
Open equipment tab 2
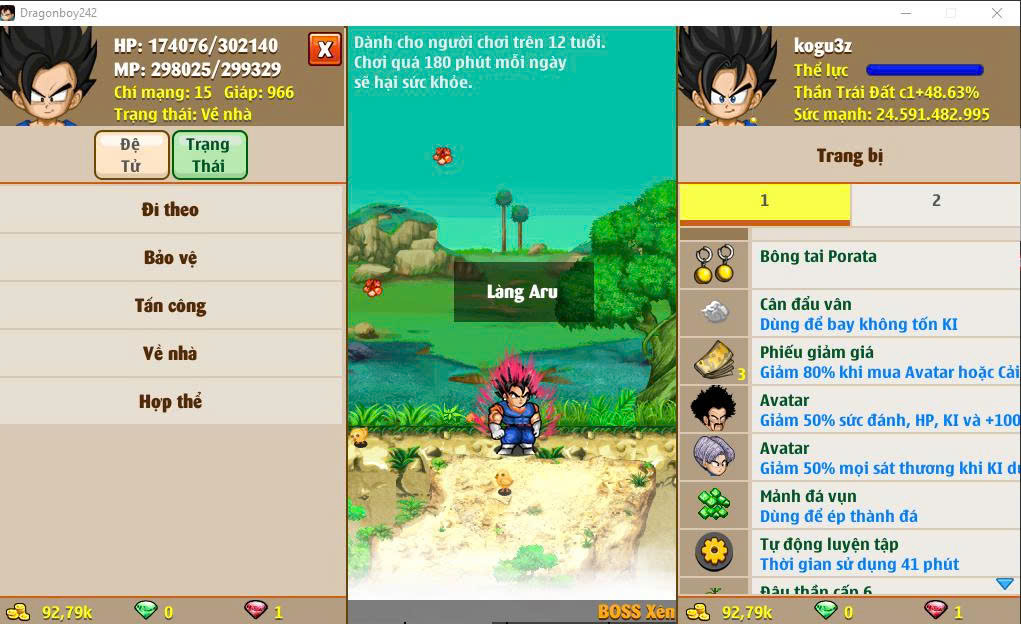[x=936, y=201]
